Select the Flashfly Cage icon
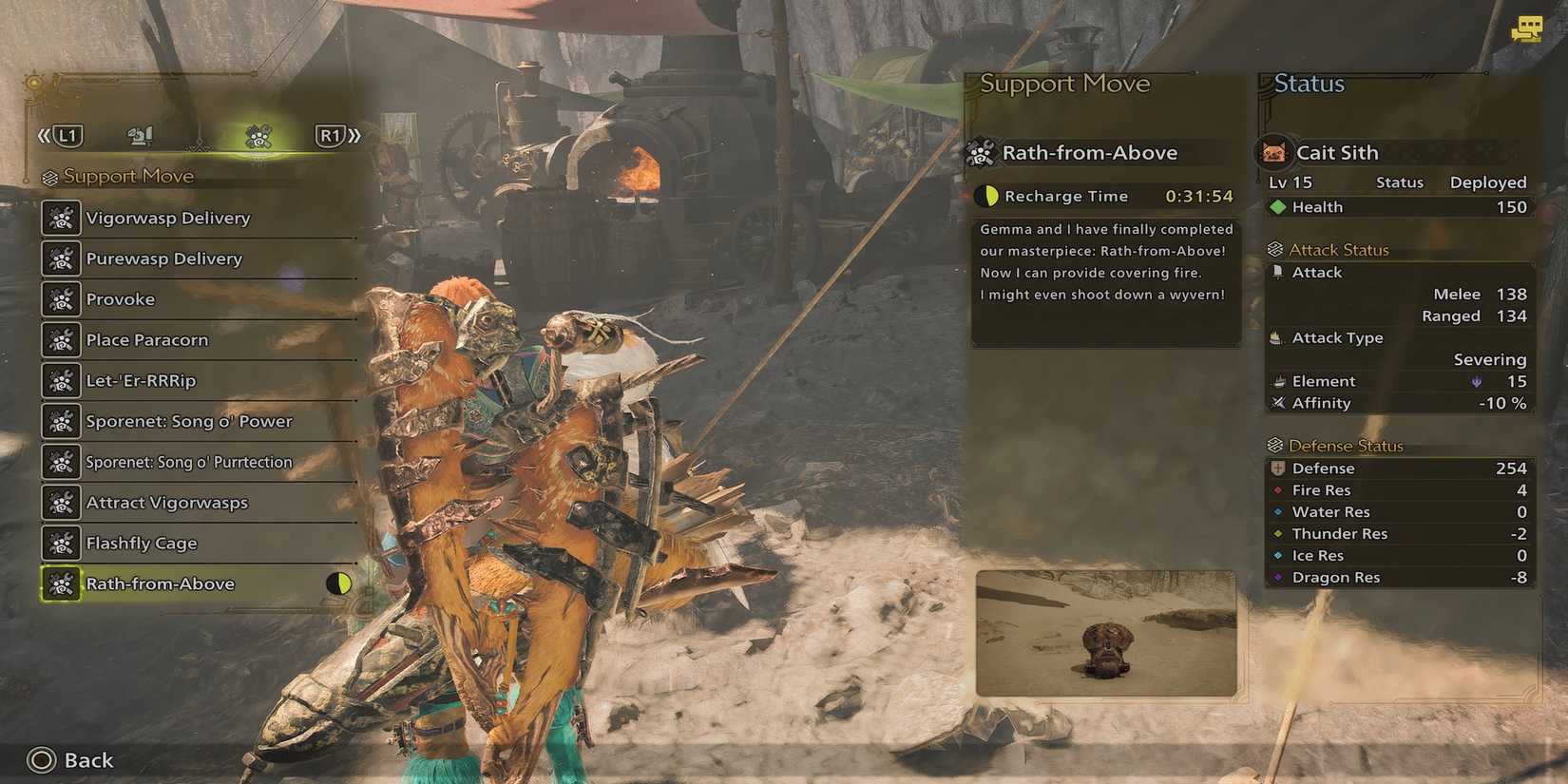 click(60, 543)
